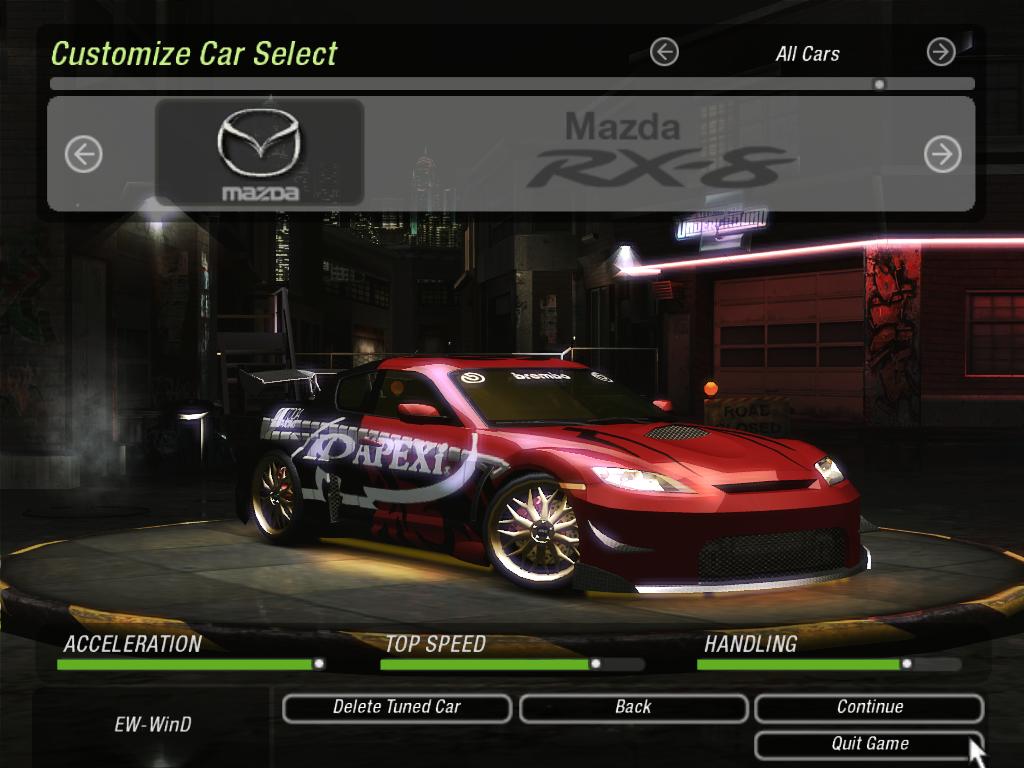Image resolution: width=1024 pixels, height=768 pixels.
Task: Show the previous car category filter
Action: (x=664, y=52)
